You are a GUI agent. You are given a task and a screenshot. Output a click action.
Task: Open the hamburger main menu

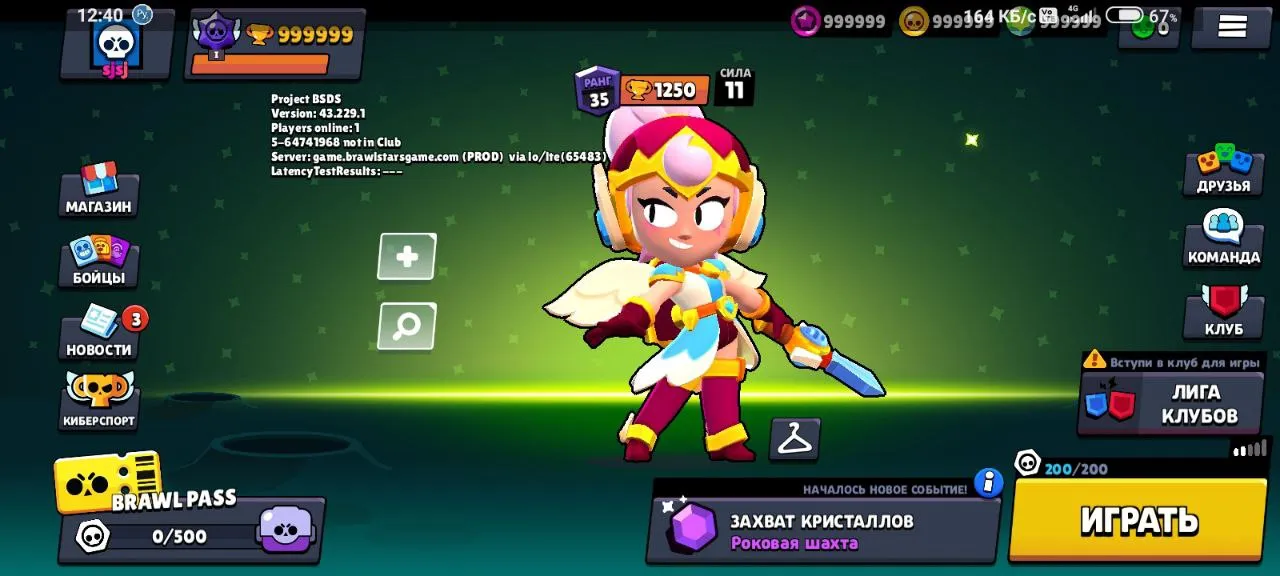coord(1231,27)
